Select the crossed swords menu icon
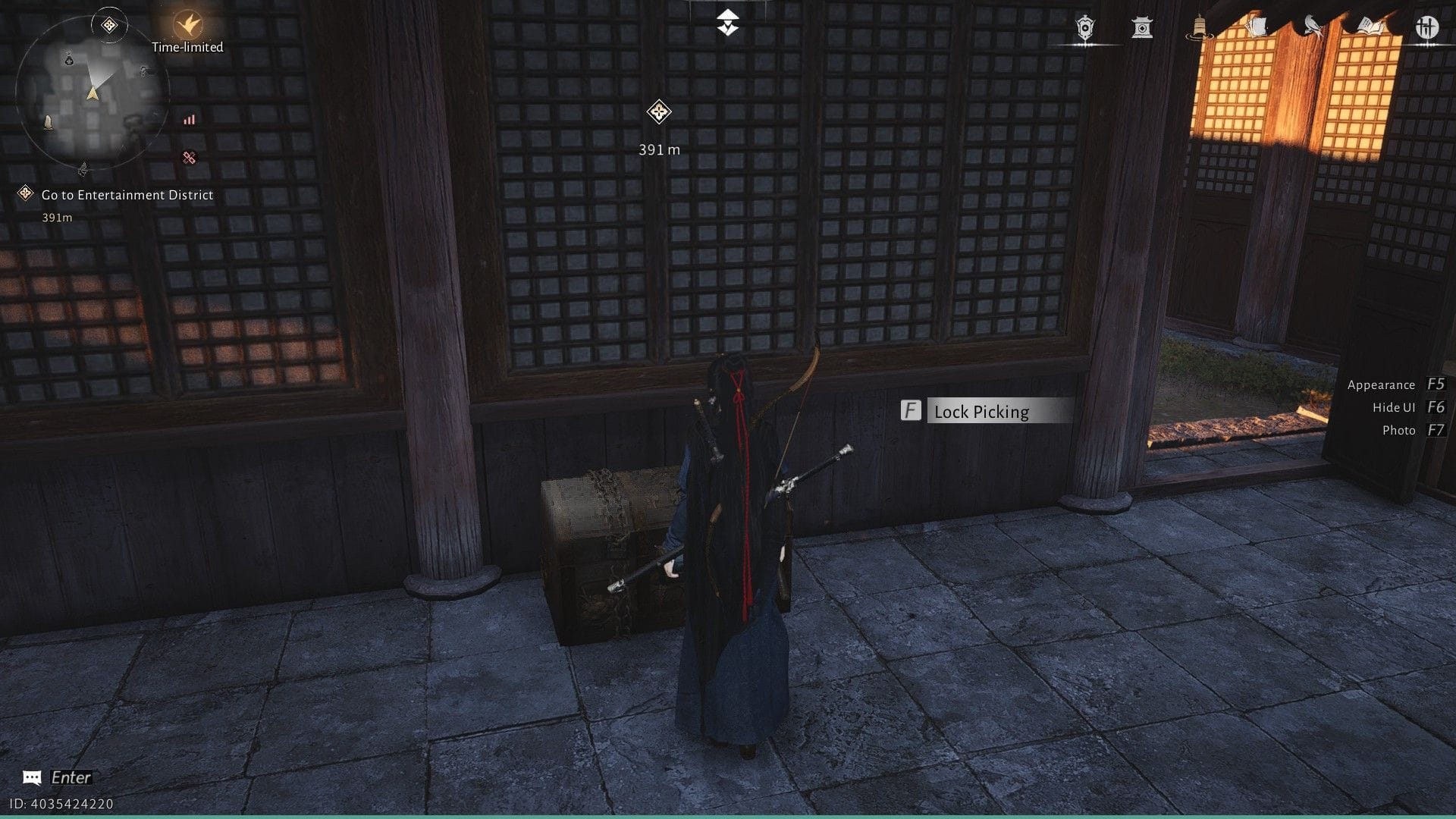 (1429, 28)
